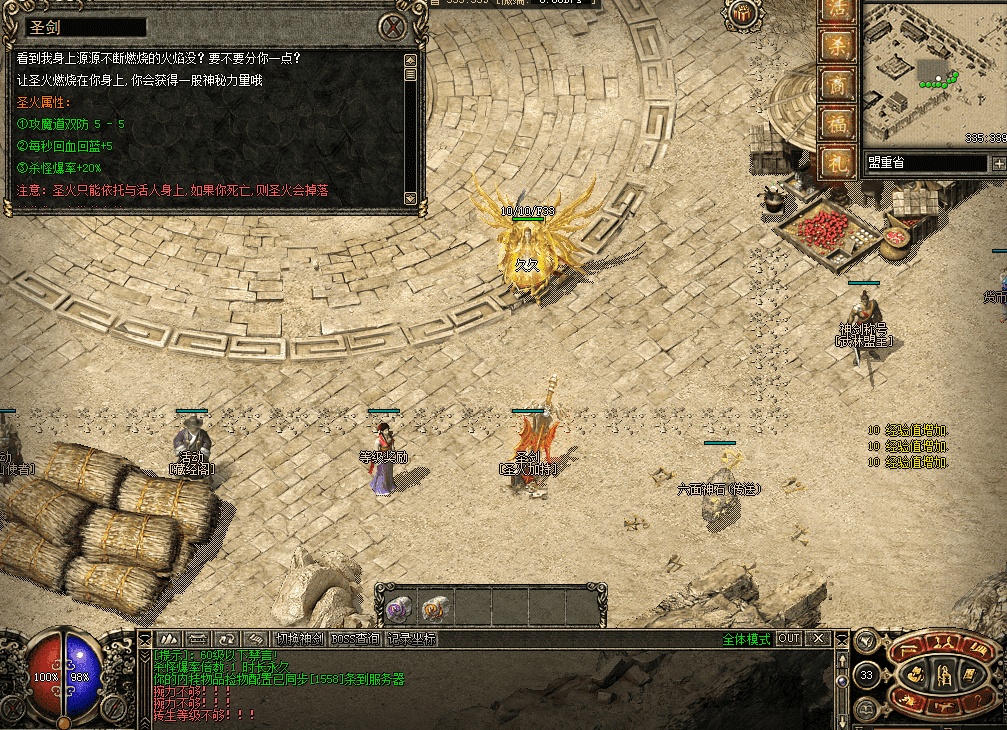Viewport: 1007px width, 730px height.
Task: Click the 切换神剑 button
Action: pyautogui.click(x=300, y=639)
